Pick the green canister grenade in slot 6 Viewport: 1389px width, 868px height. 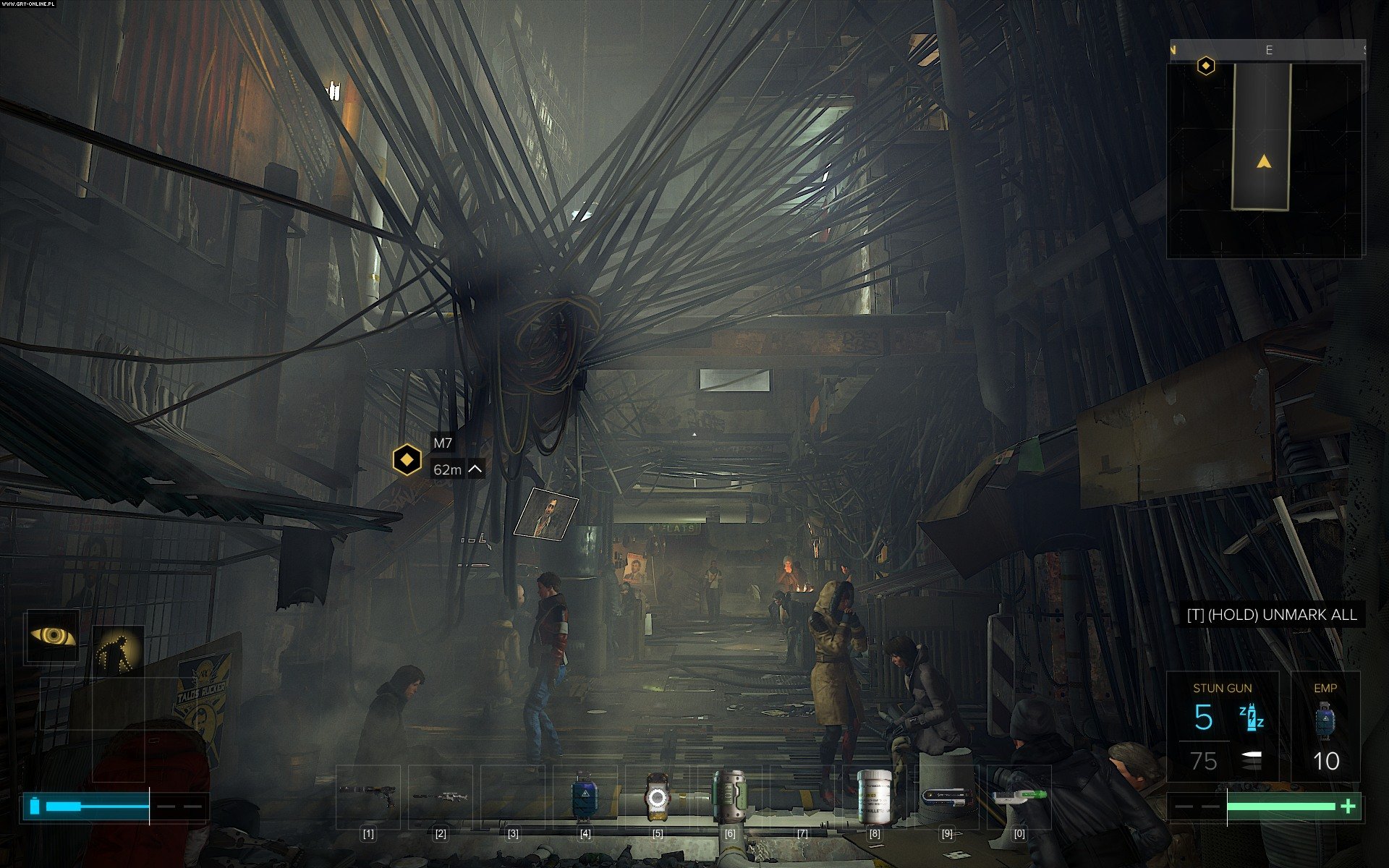pos(729,796)
